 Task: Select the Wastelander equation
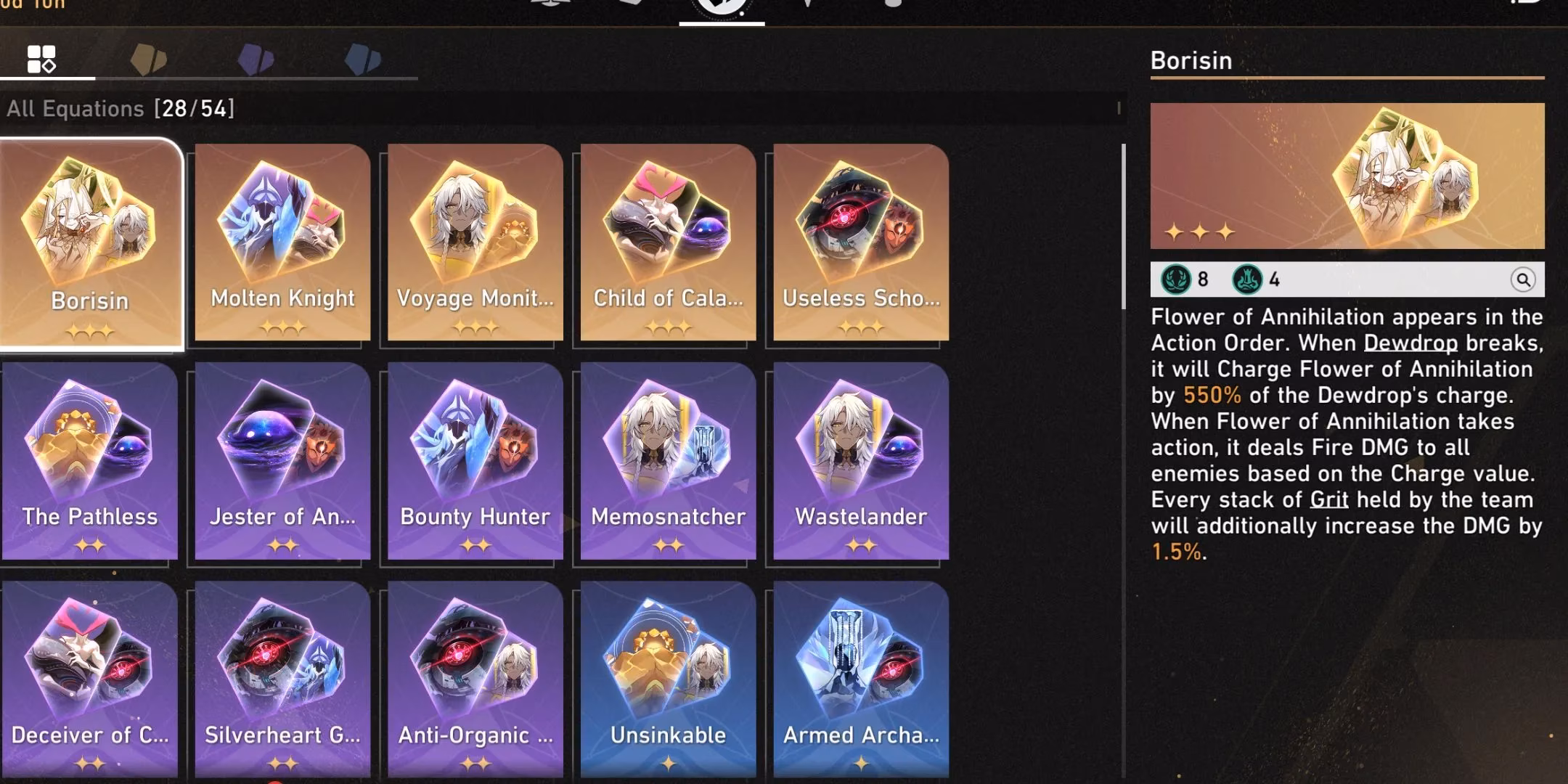(x=861, y=462)
